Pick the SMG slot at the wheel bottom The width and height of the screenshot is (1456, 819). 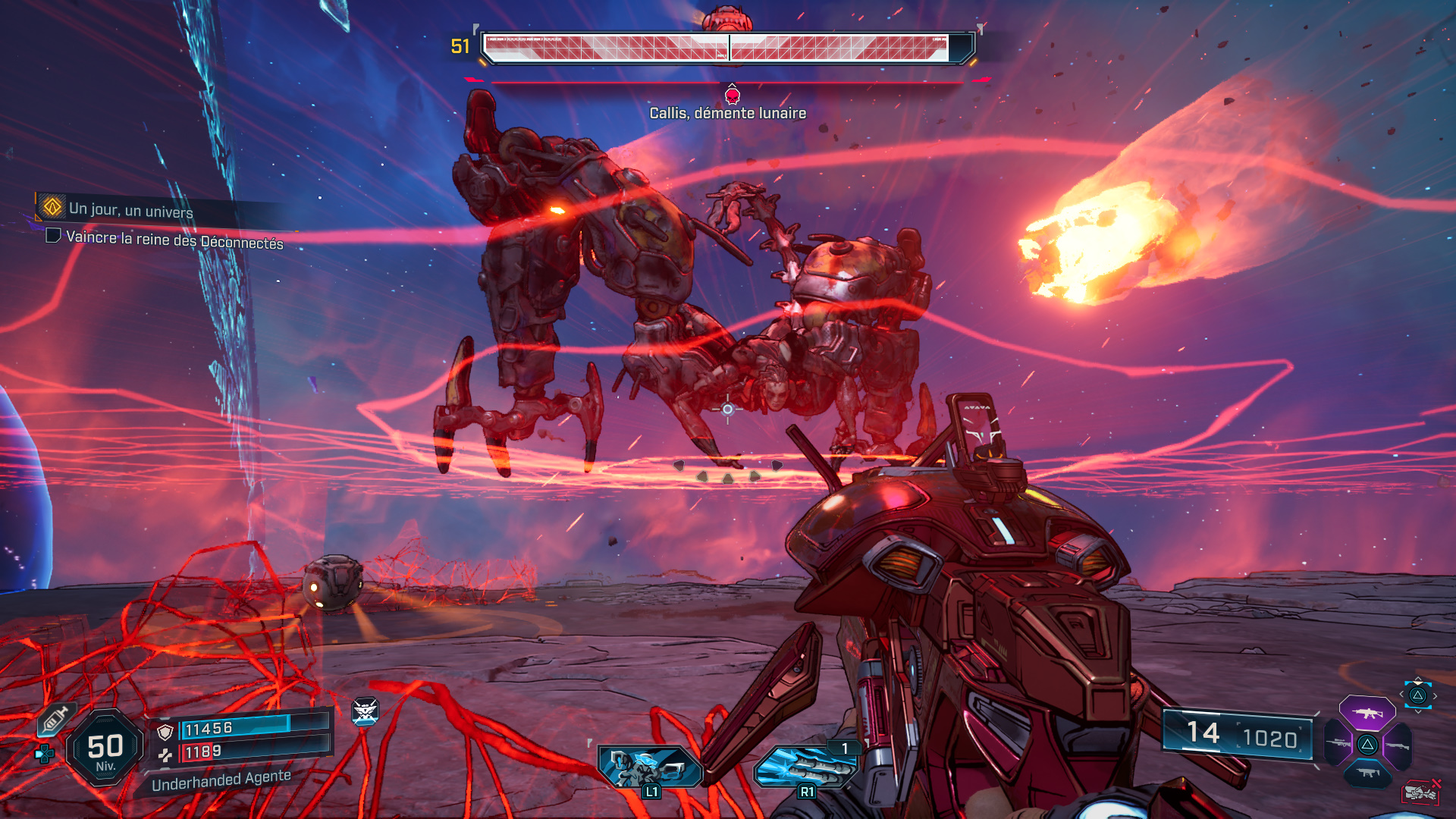pos(1367,772)
